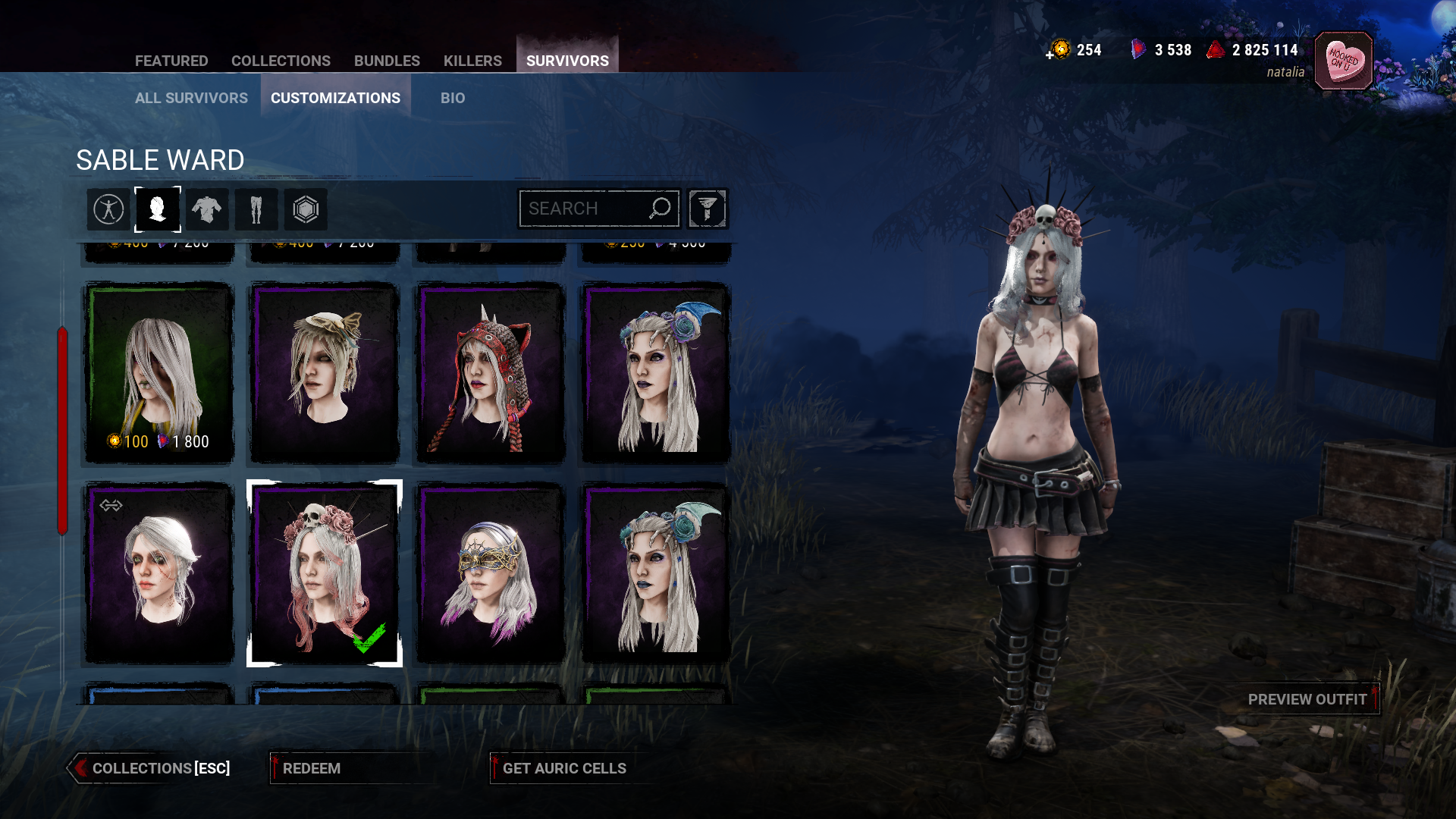Filter by leg customizations
The width and height of the screenshot is (1456, 819).
tap(256, 209)
